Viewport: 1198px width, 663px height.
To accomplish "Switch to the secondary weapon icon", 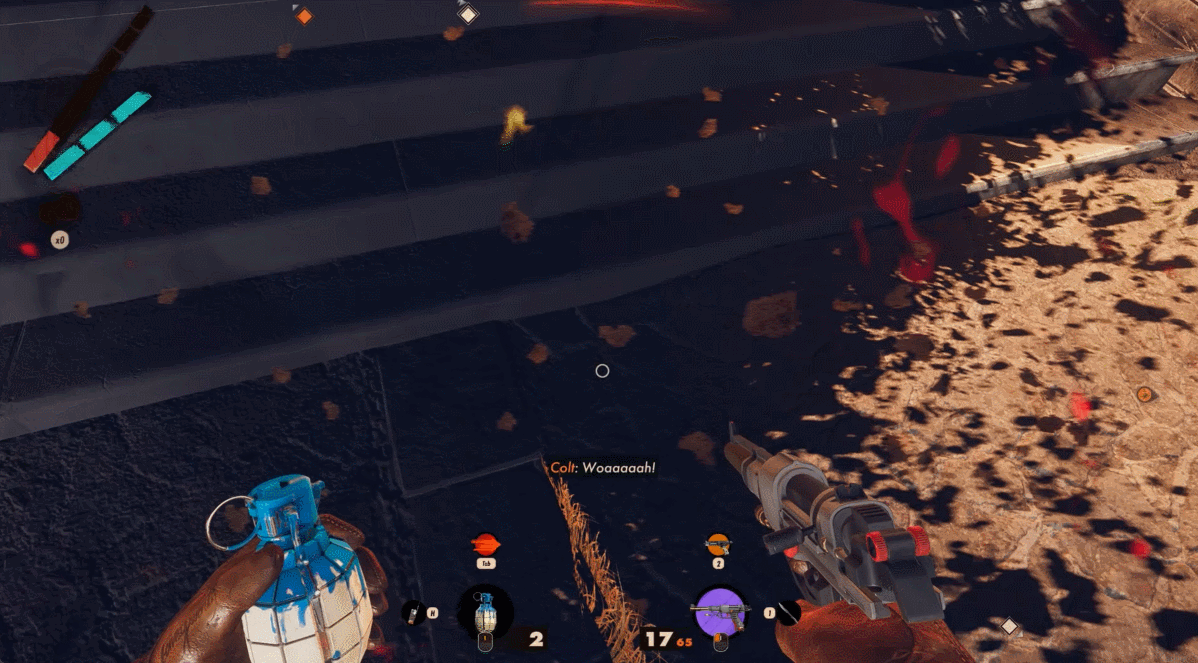I will tap(717, 544).
